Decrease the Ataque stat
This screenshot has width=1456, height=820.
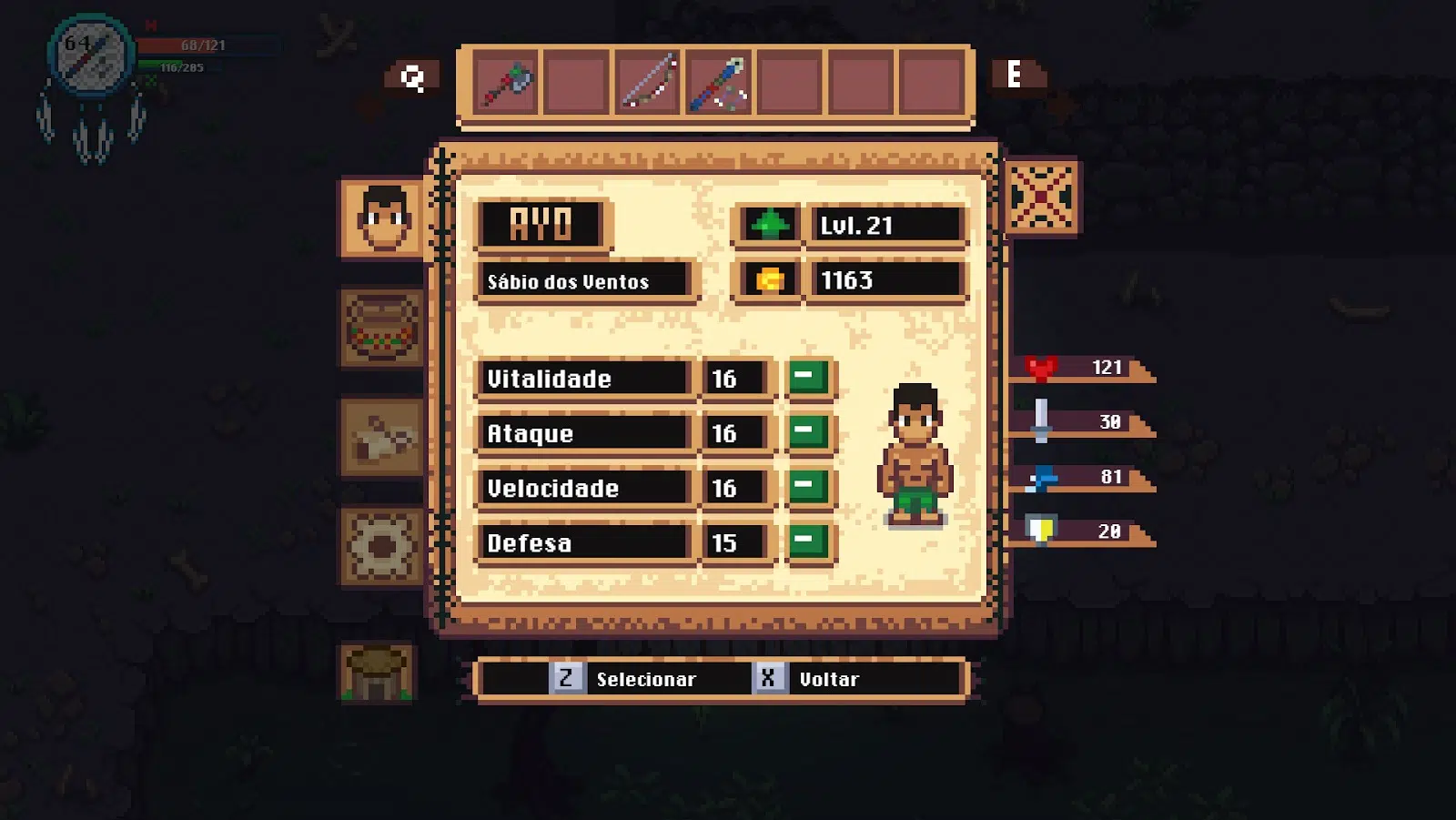click(x=807, y=432)
